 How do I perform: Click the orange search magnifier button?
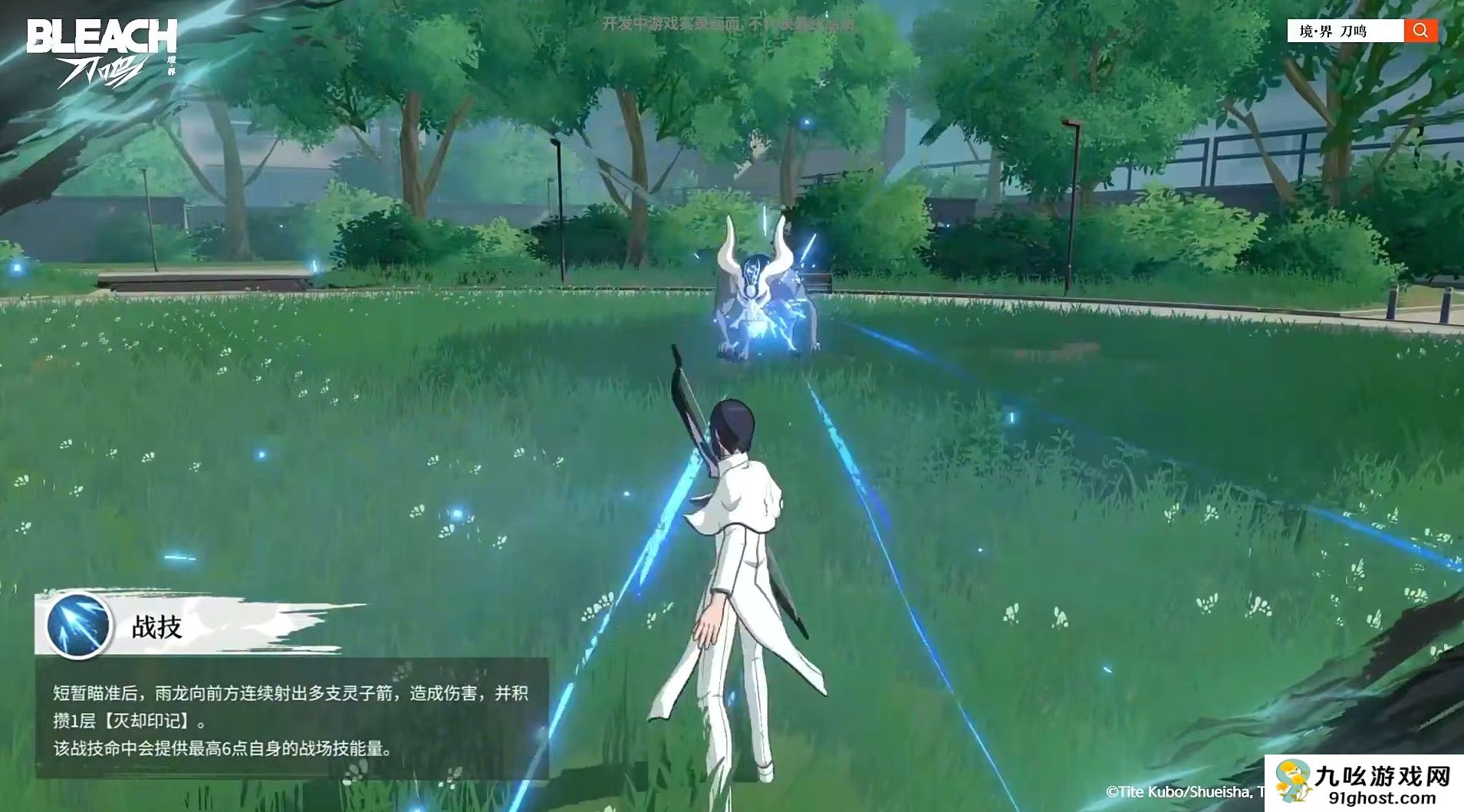pyautogui.click(x=1420, y=31)
